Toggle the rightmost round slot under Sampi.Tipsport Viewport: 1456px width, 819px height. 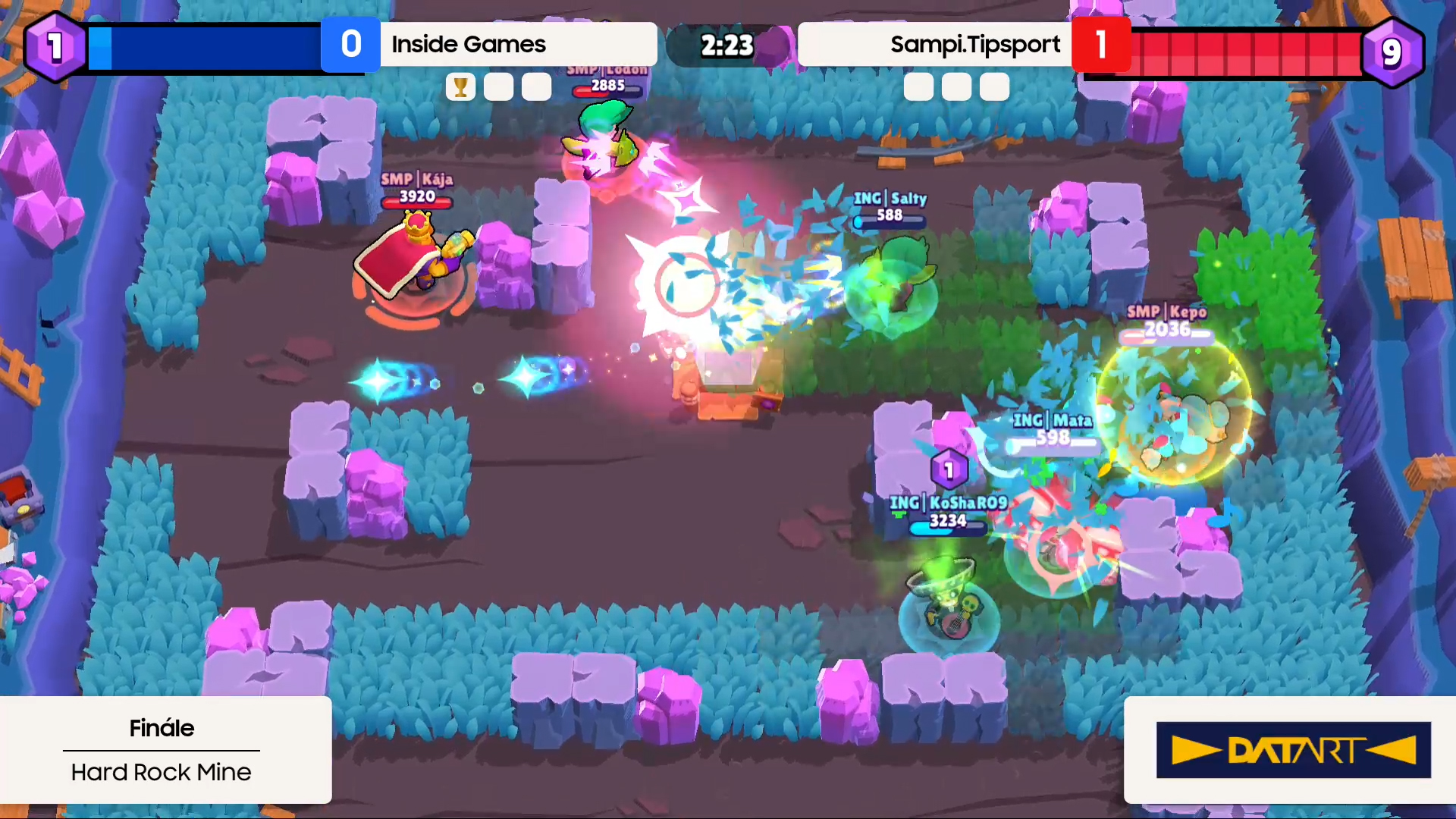click(x=993, y=86)
